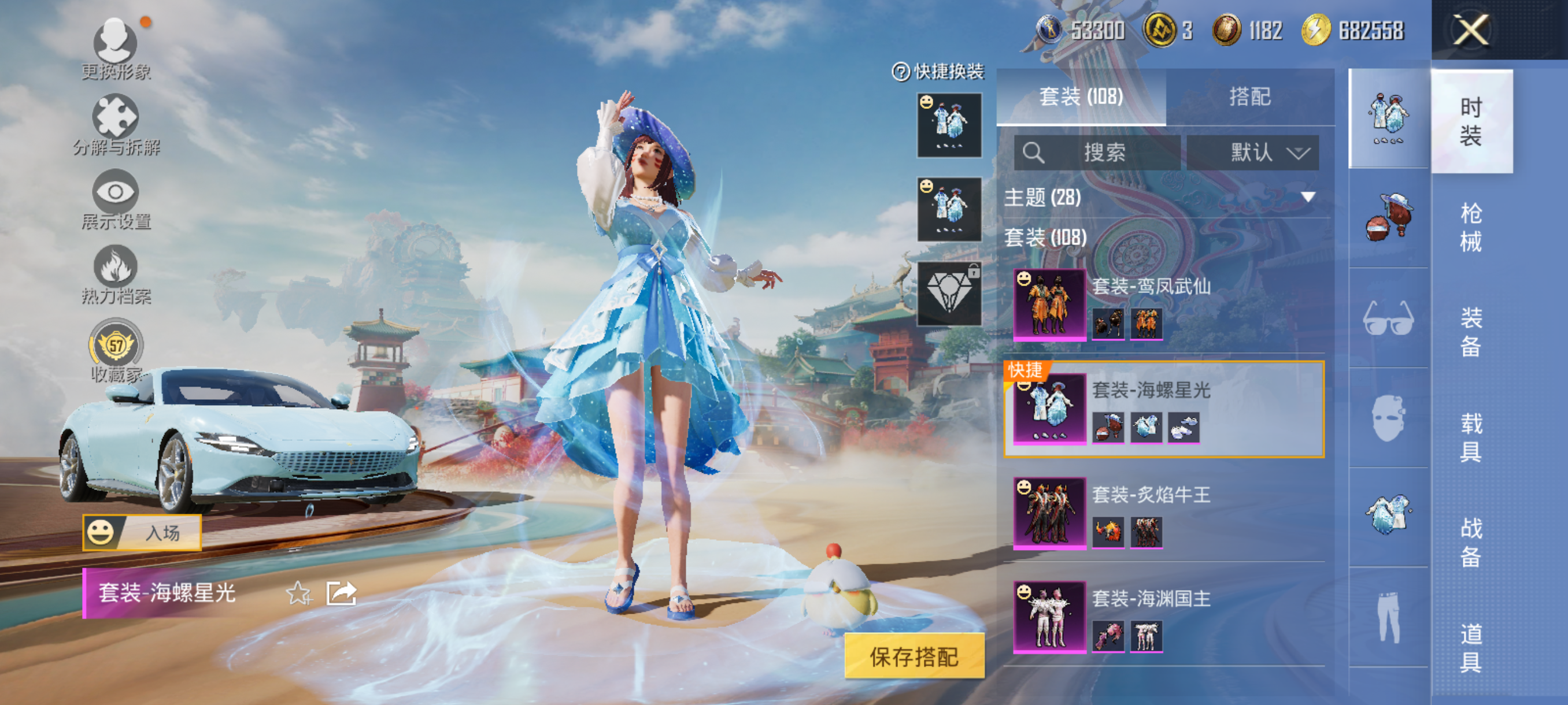The image size is (1568, 705).
Task: Open the 默认 sort dropdown
Action: click(1253, 152)
